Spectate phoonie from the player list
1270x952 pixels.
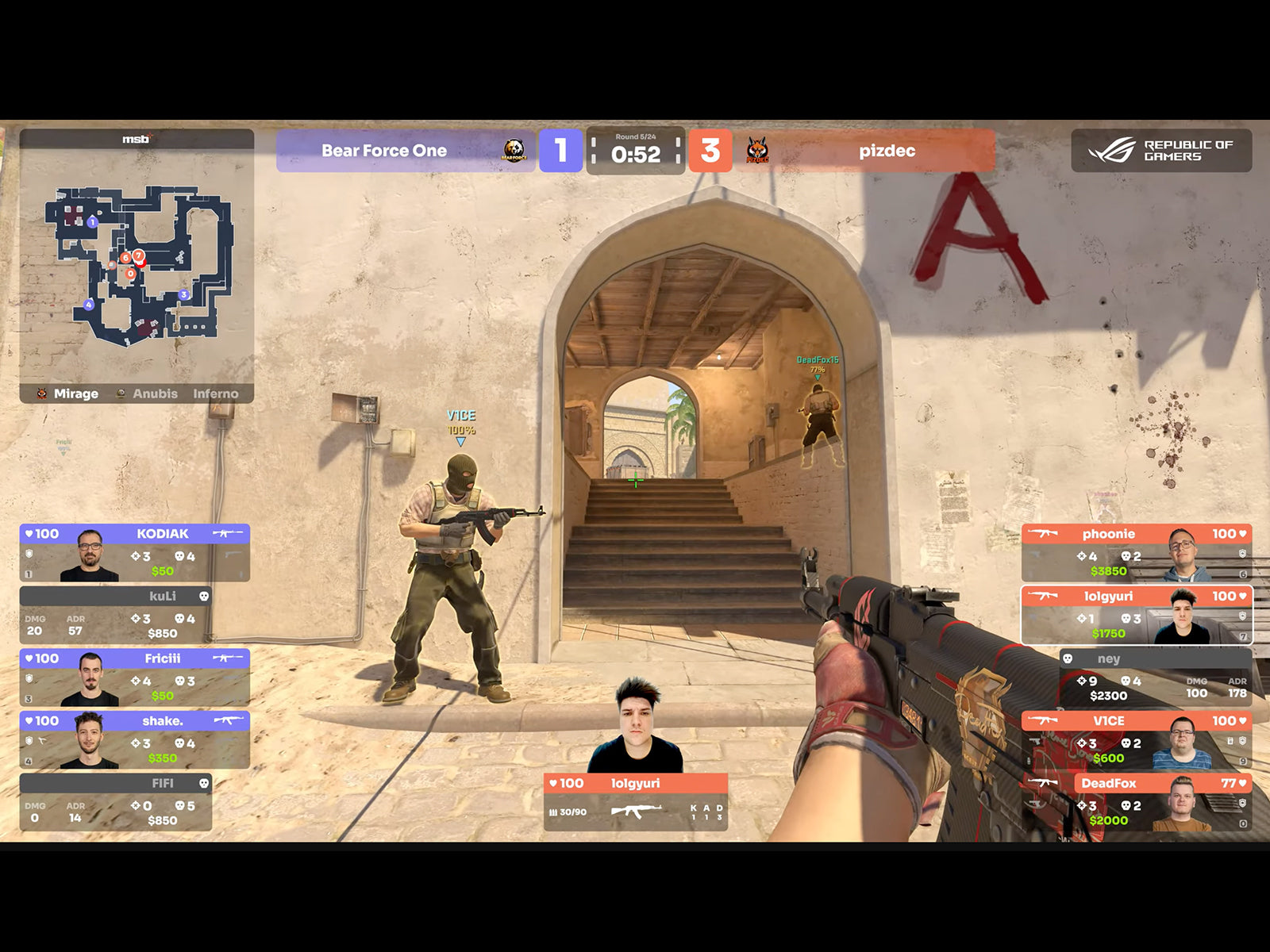[x=1136, y=553]
